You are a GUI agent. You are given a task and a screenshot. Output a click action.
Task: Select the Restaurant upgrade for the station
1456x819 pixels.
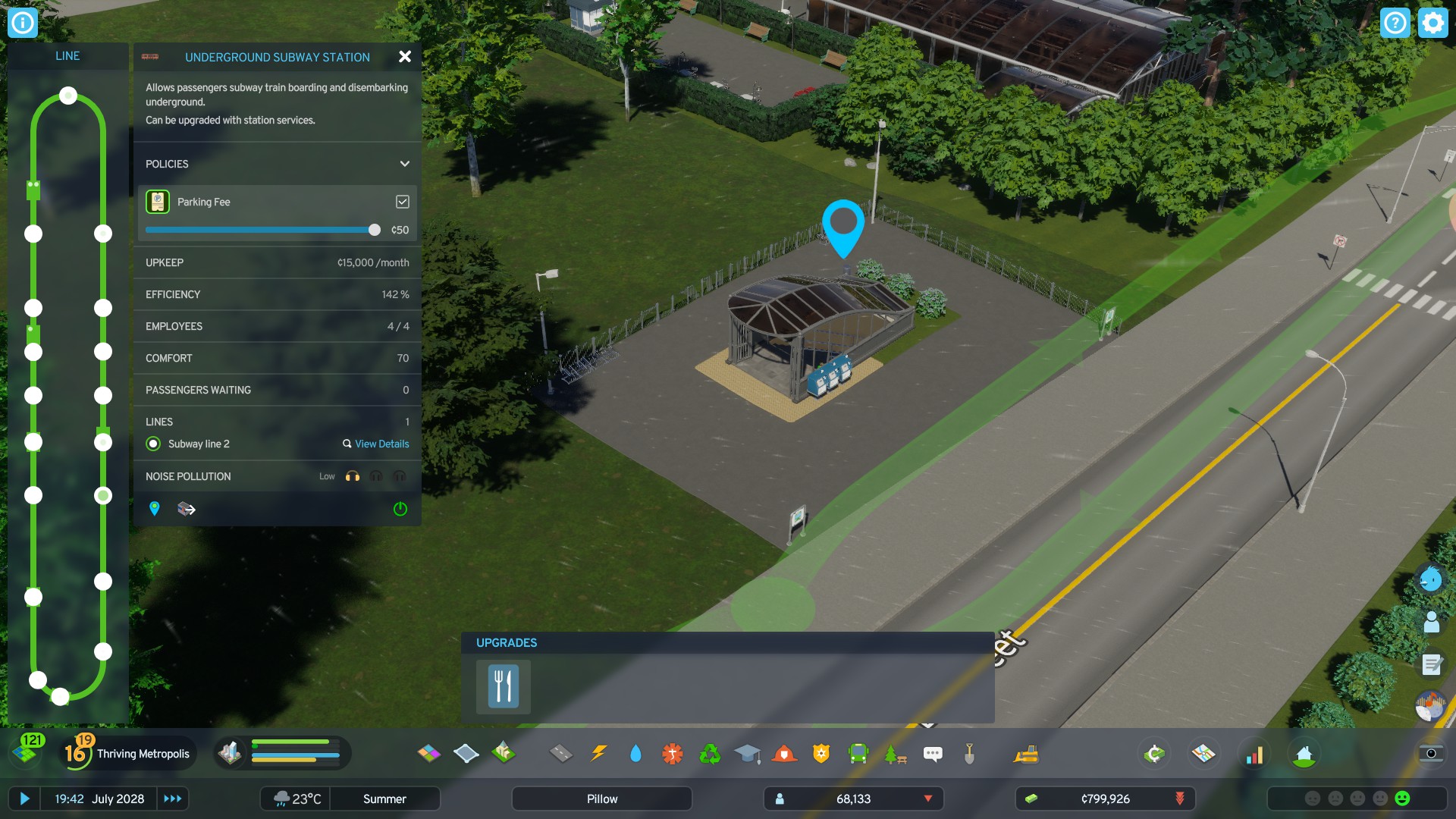(502, 686)
